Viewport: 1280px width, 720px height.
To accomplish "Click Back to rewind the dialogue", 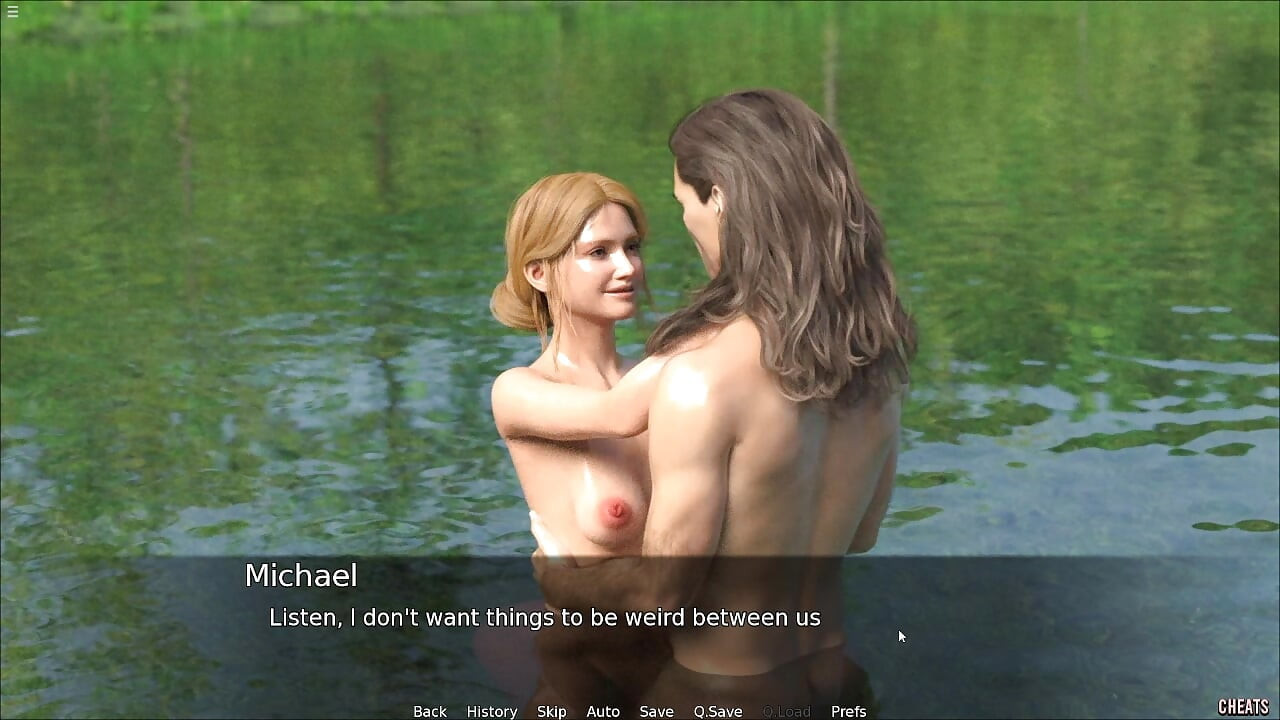I will click(x=429, y=711).
